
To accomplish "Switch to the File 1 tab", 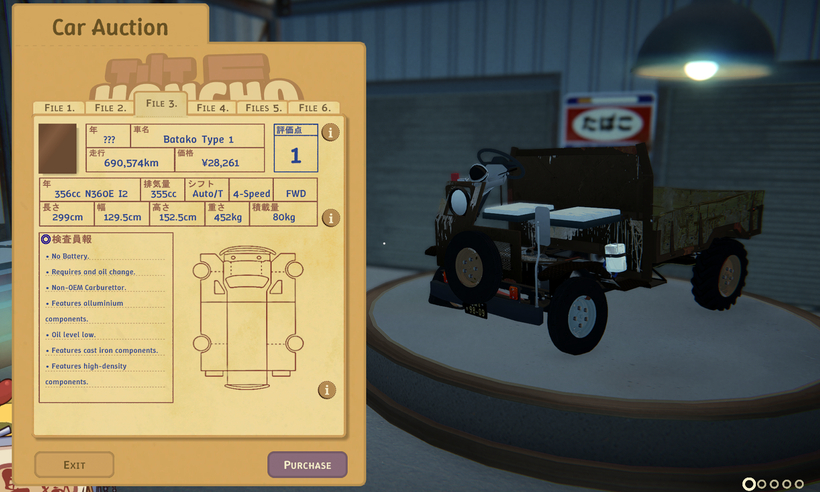I will 58,108.
